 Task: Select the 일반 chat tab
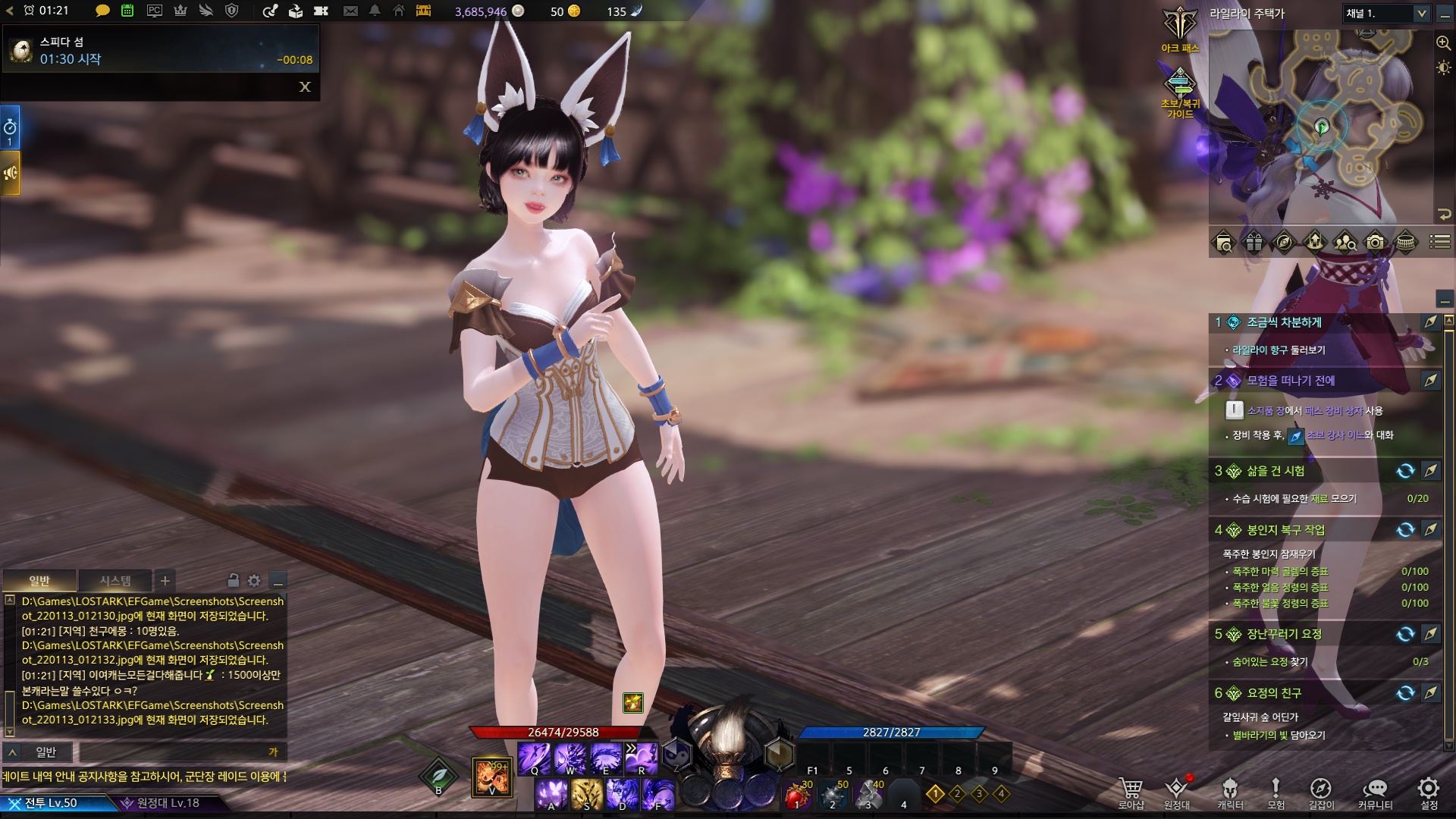[x=39, y=581]
